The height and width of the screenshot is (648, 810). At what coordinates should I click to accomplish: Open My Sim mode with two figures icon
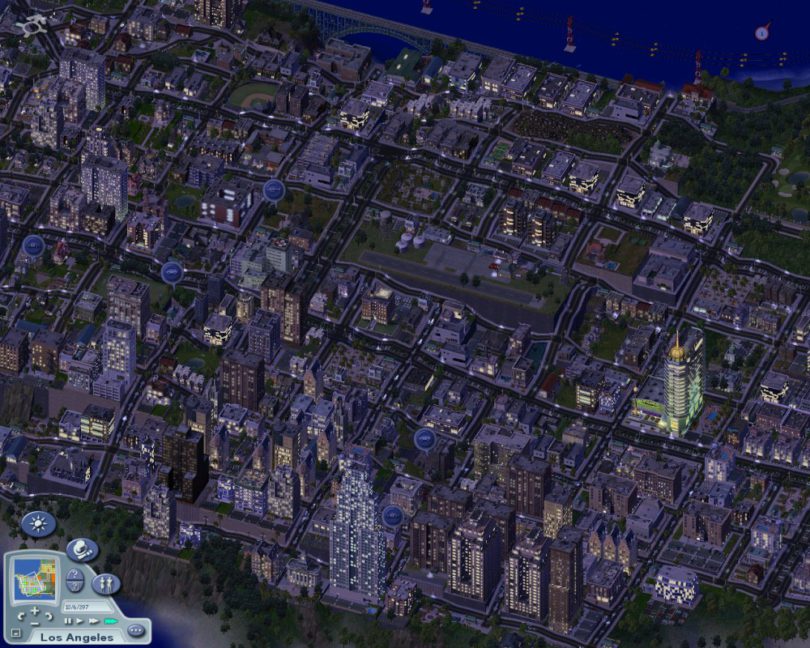coord(106,583)
